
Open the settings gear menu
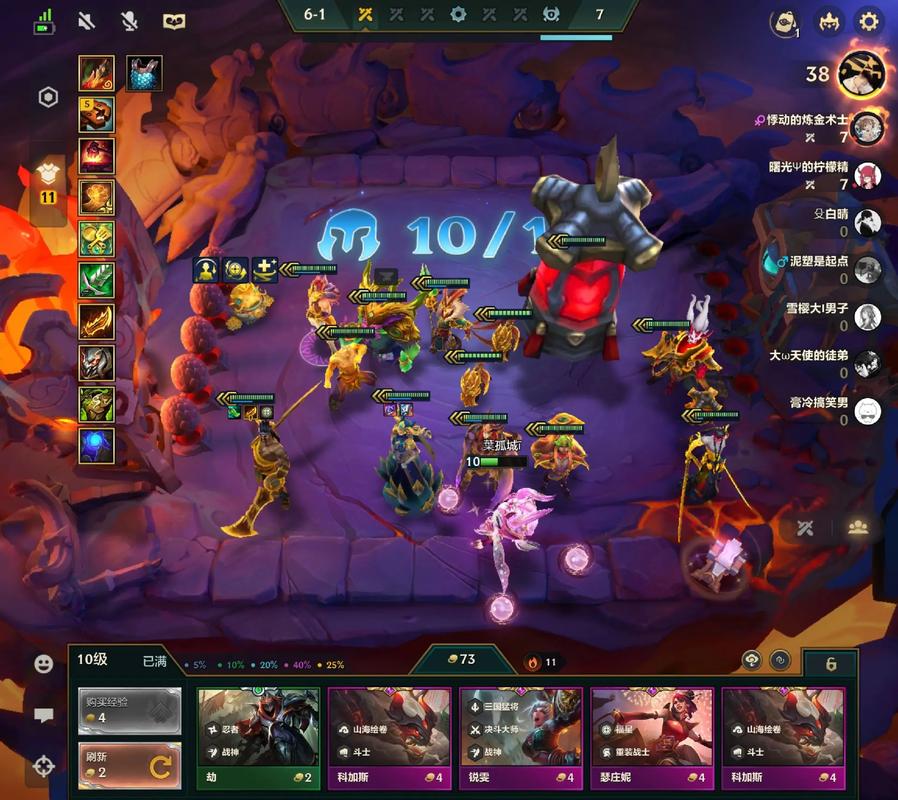point(869,21)
